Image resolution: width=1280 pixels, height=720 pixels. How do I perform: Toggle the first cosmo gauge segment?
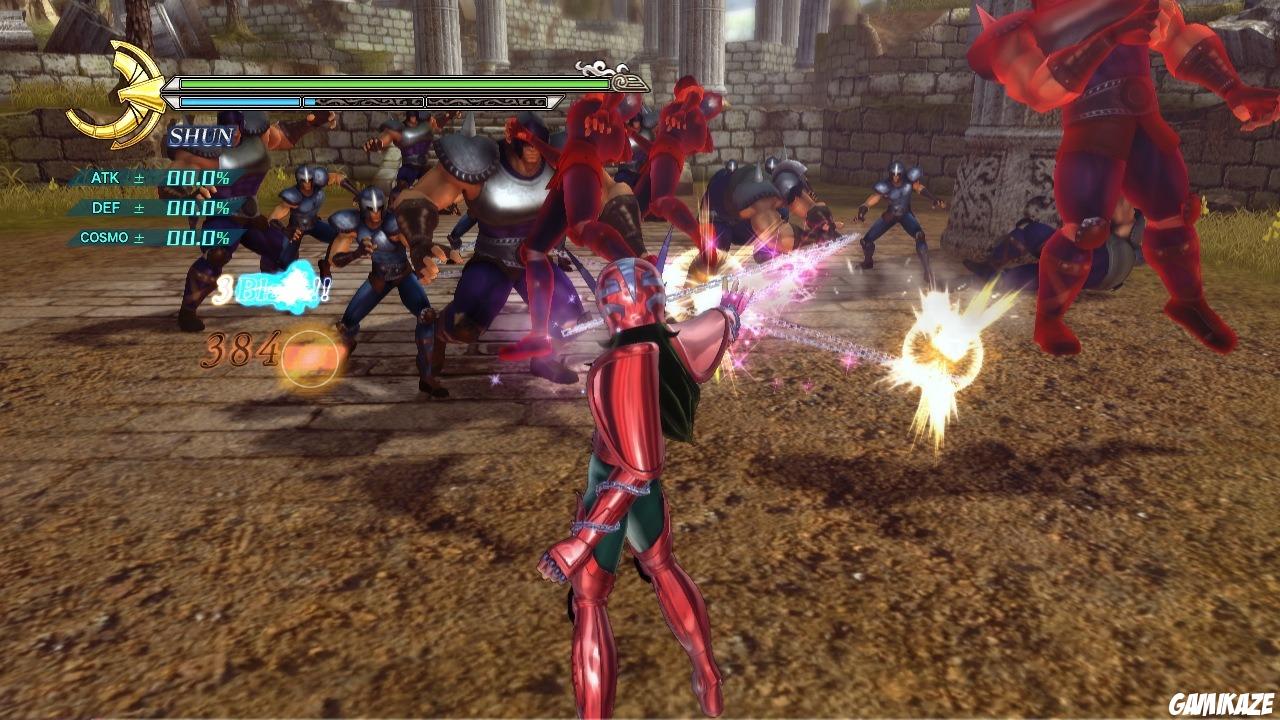click(239, 102)
